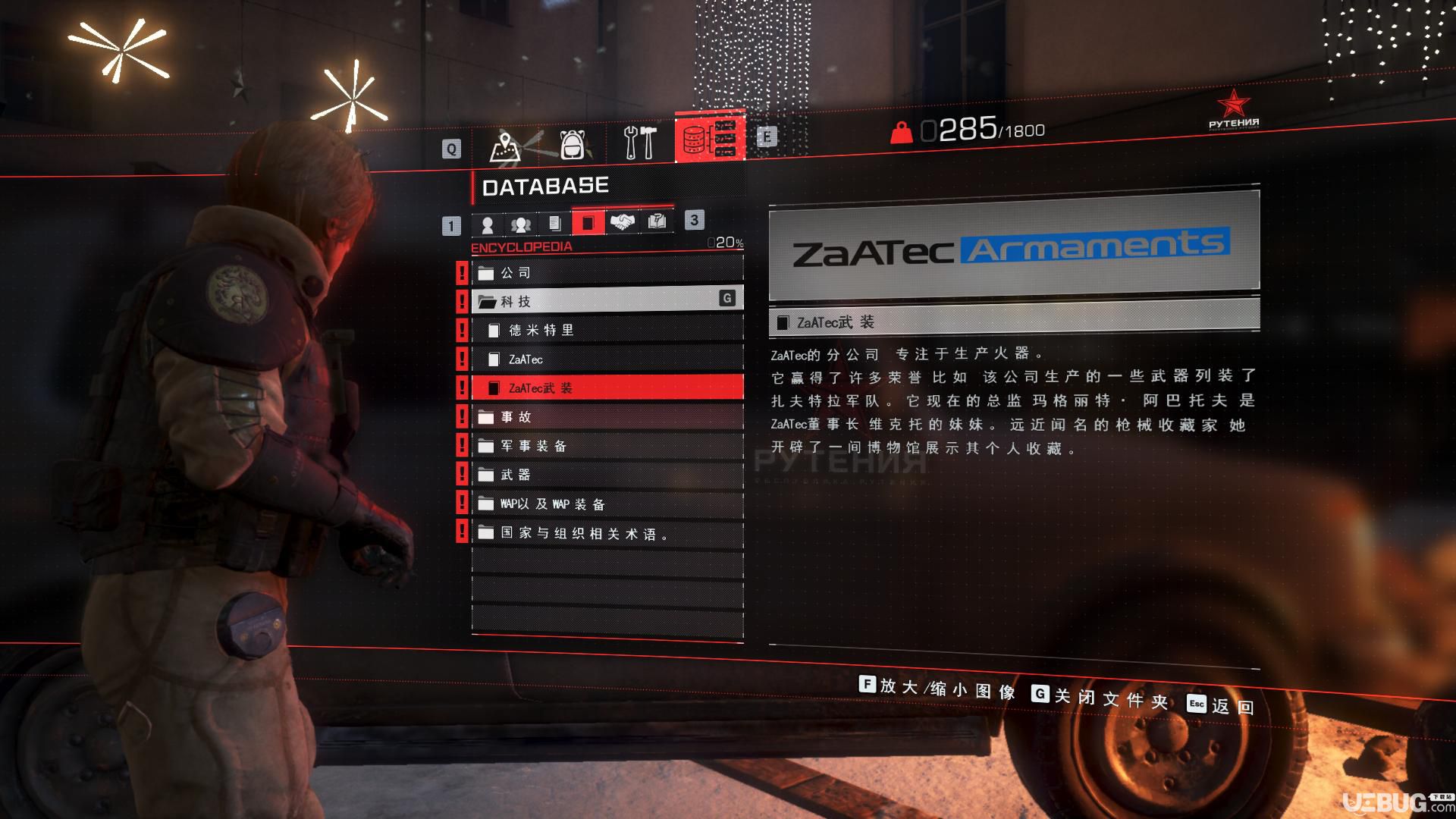Image resolution: width=1456 pixels, height=819 pixels.
Task: Expand the 公司 folder
Action: tap(607, 272)
